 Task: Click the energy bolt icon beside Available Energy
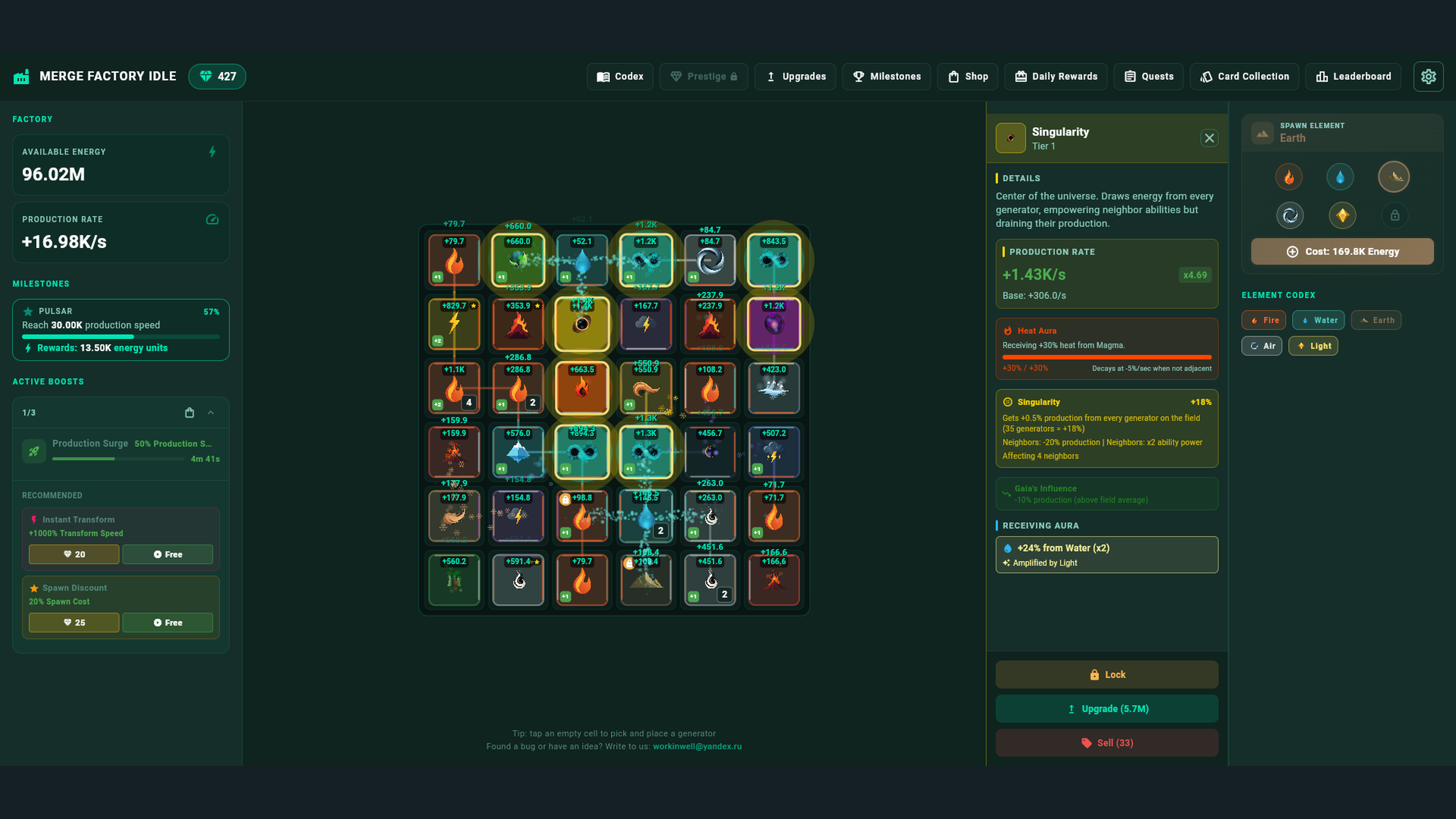212,152
